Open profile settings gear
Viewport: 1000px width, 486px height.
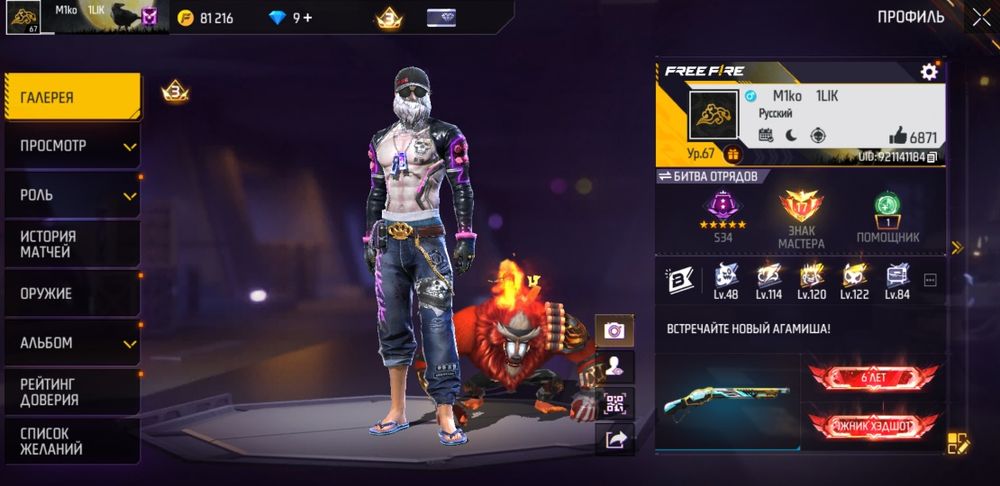(929, 72)
